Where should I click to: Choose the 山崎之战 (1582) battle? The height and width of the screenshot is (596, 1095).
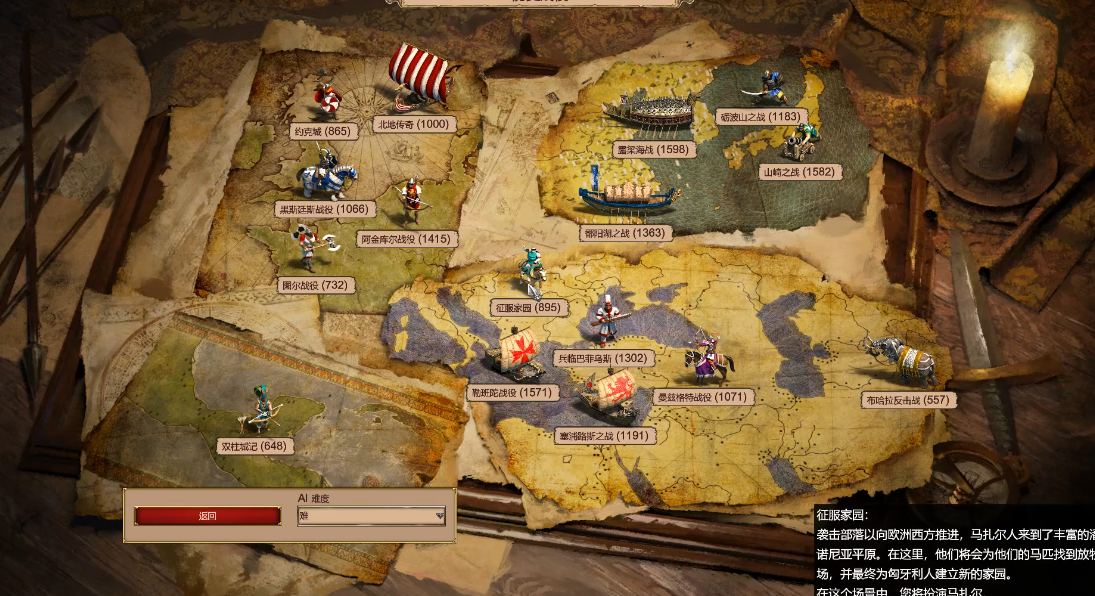pos(799,172)
